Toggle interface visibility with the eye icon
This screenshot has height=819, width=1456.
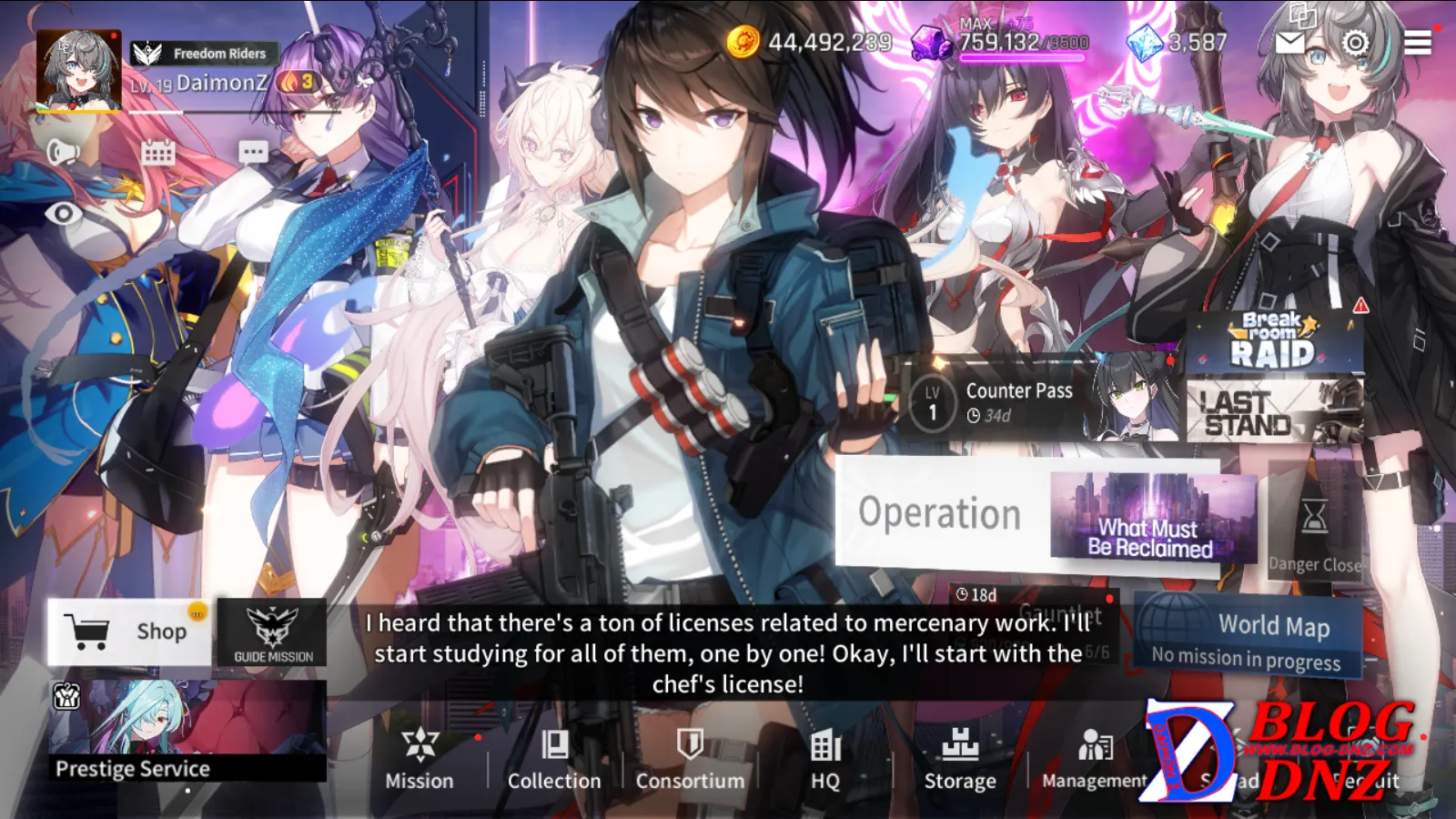pos(64,213)
